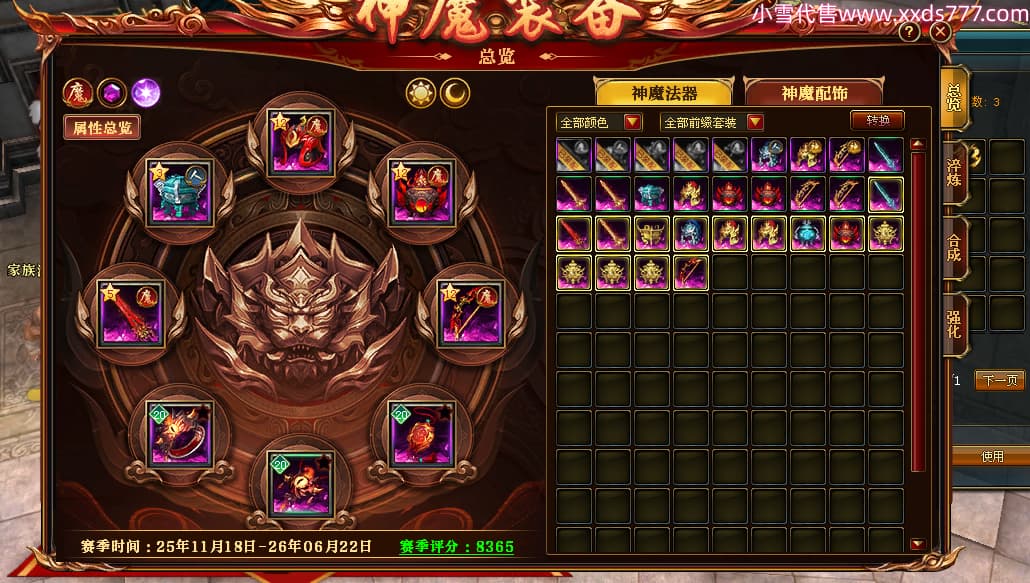
Task: Switch to the 神魔配饰 tab
Action: click(814, 93)
